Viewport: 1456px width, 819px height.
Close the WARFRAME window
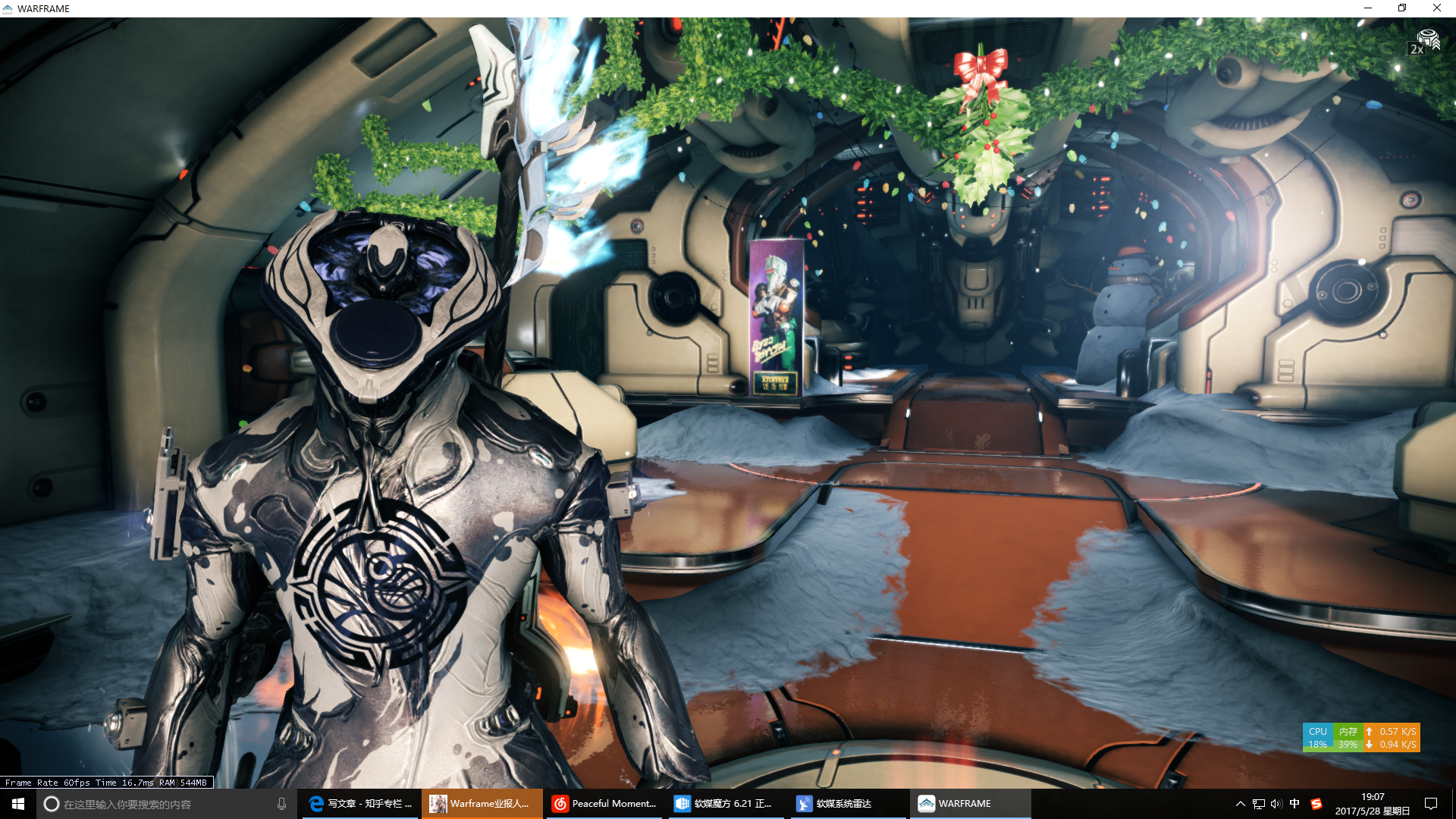(1436, 8)
